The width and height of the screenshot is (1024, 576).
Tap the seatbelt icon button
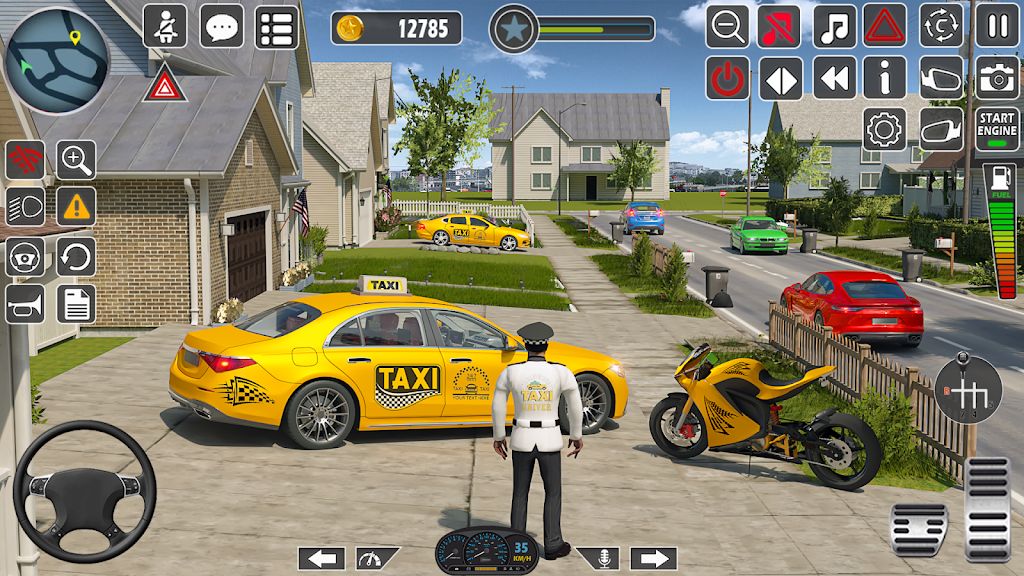(x=165, y=26)
